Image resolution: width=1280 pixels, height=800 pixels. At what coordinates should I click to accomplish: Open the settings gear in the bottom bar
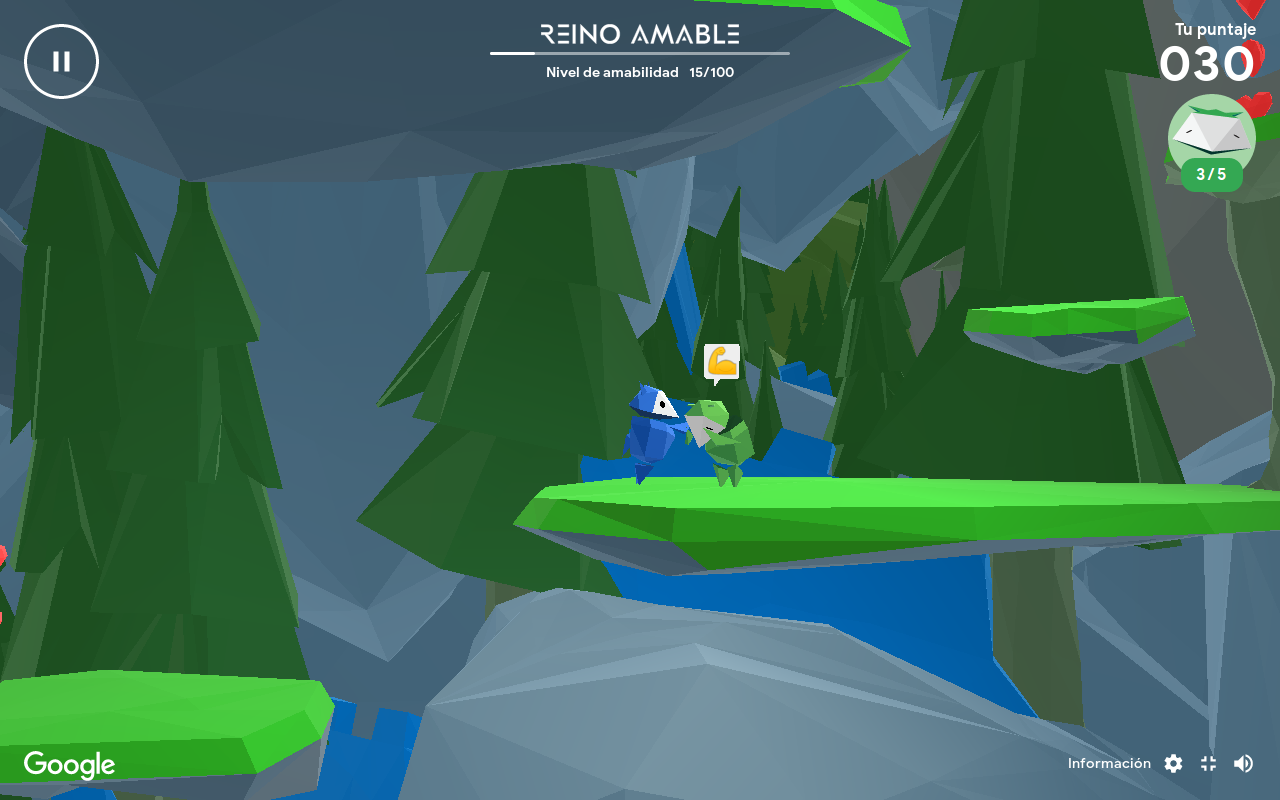pos(1172,763)
